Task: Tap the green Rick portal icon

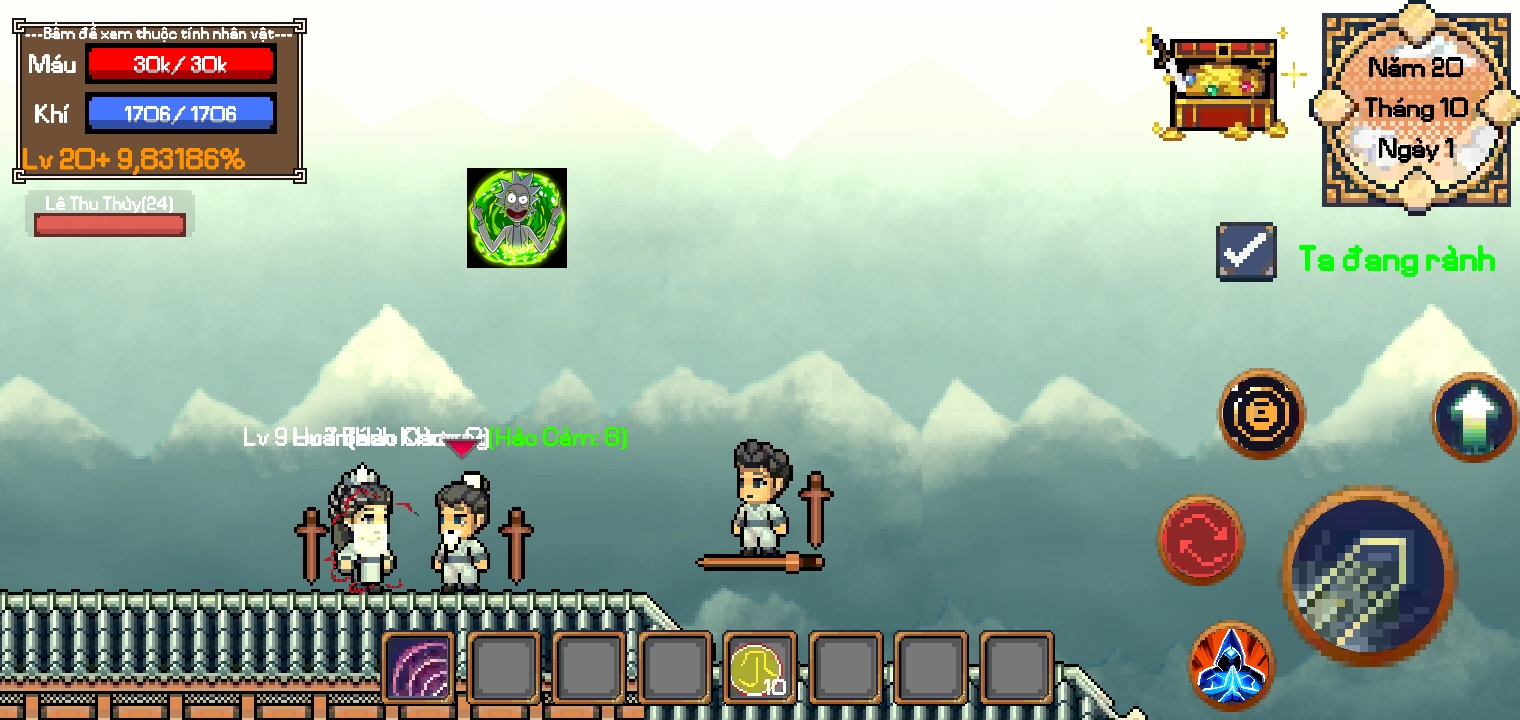Action: tap(517, 218)
